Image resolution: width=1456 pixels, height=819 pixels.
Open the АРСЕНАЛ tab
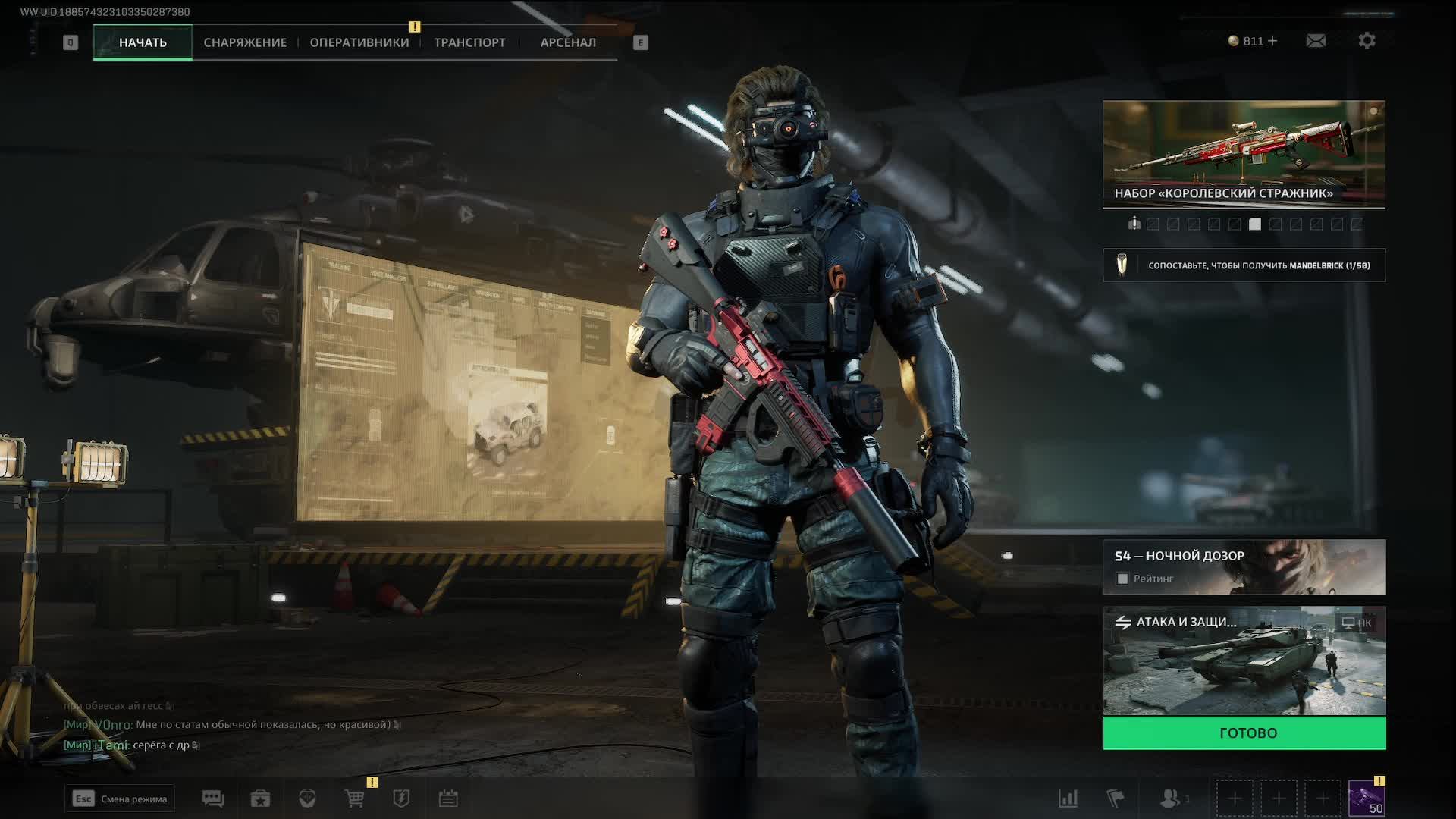[x=568, y=42]
